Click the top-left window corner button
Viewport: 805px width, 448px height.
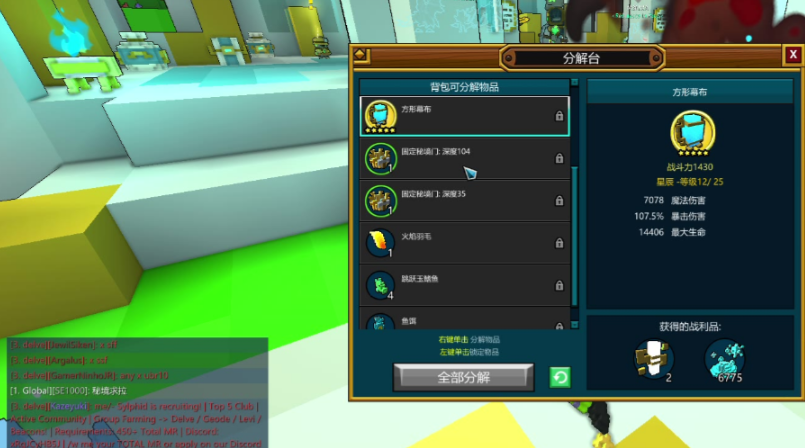coord(361,56)
